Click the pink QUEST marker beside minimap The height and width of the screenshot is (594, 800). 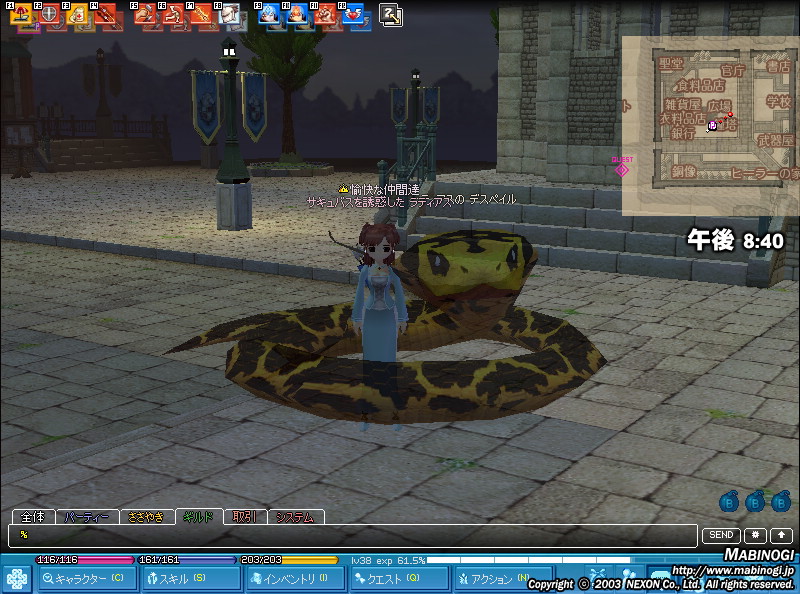(622, 169)
